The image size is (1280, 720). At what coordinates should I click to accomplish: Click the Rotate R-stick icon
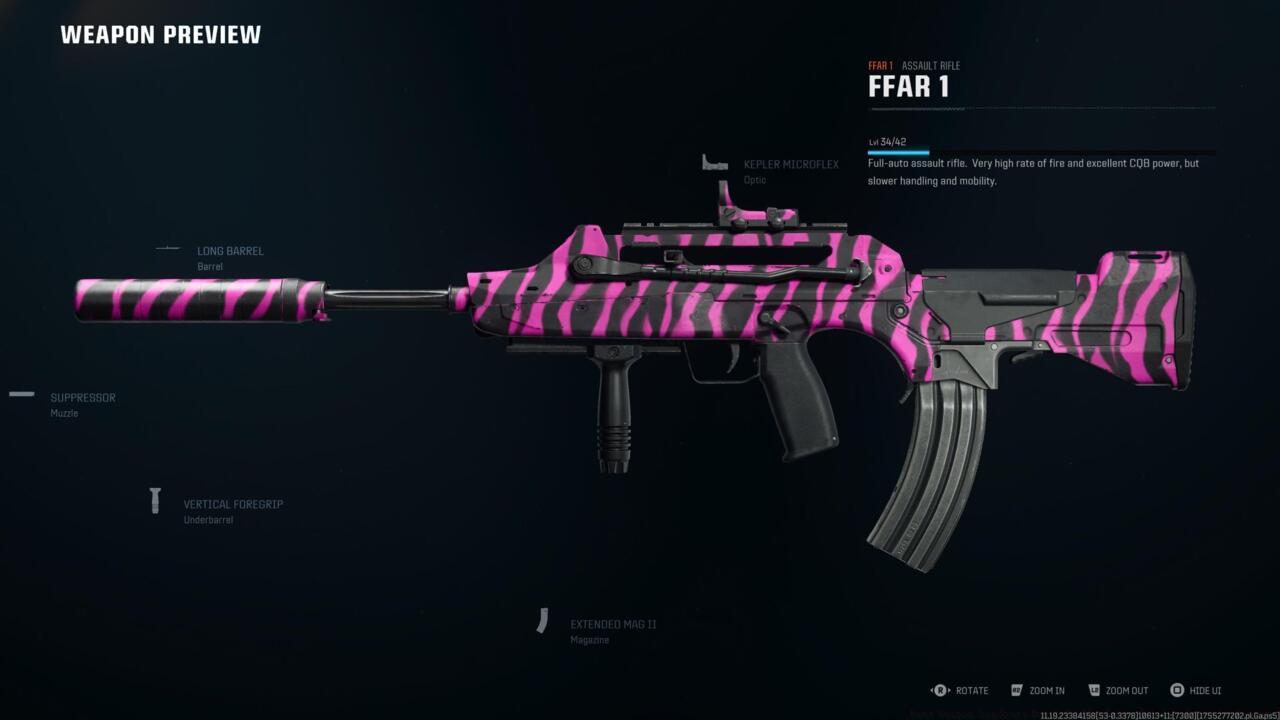pyautogui.click(x=939, y=690)
